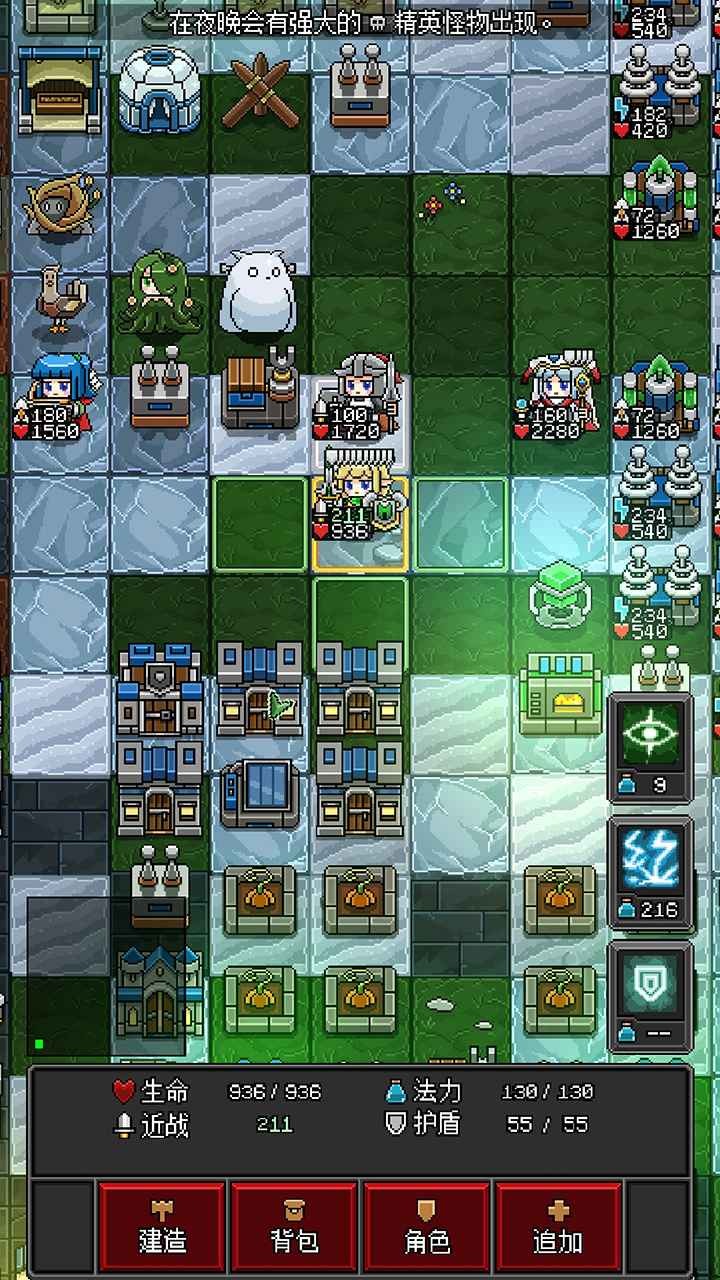This screenshot has height=1280, width=720.
Task: Open the 角色 character screen
Action: point(427,1226)
